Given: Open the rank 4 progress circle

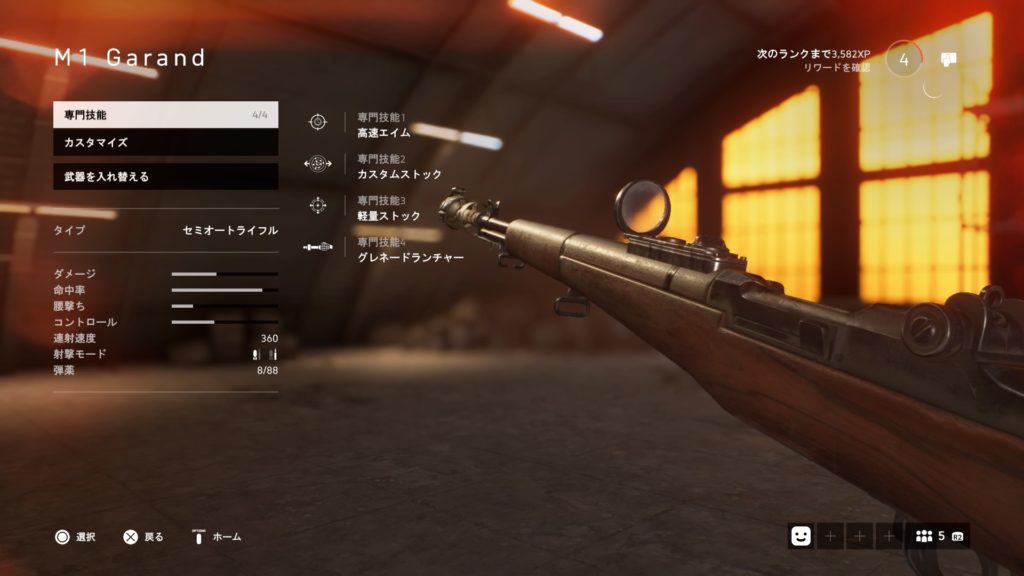Looking at the screenshot, I should [904, 59].
